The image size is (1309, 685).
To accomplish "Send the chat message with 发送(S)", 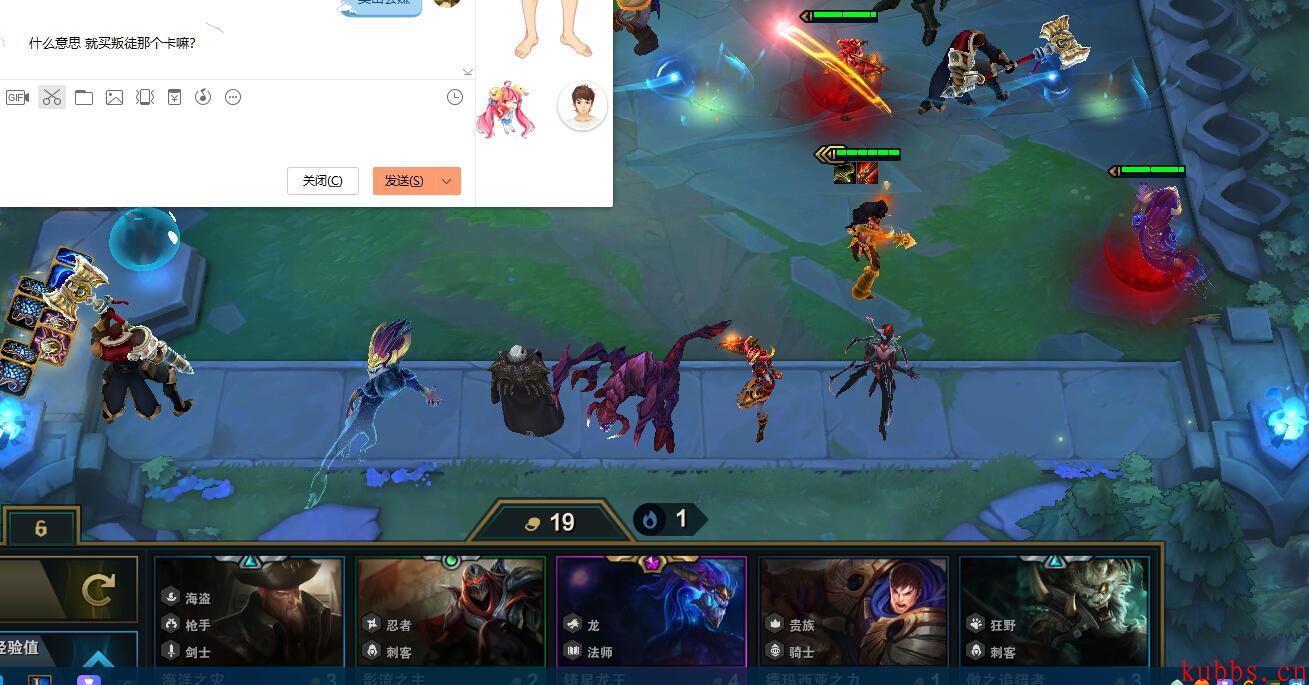I will tap(404, 181).
